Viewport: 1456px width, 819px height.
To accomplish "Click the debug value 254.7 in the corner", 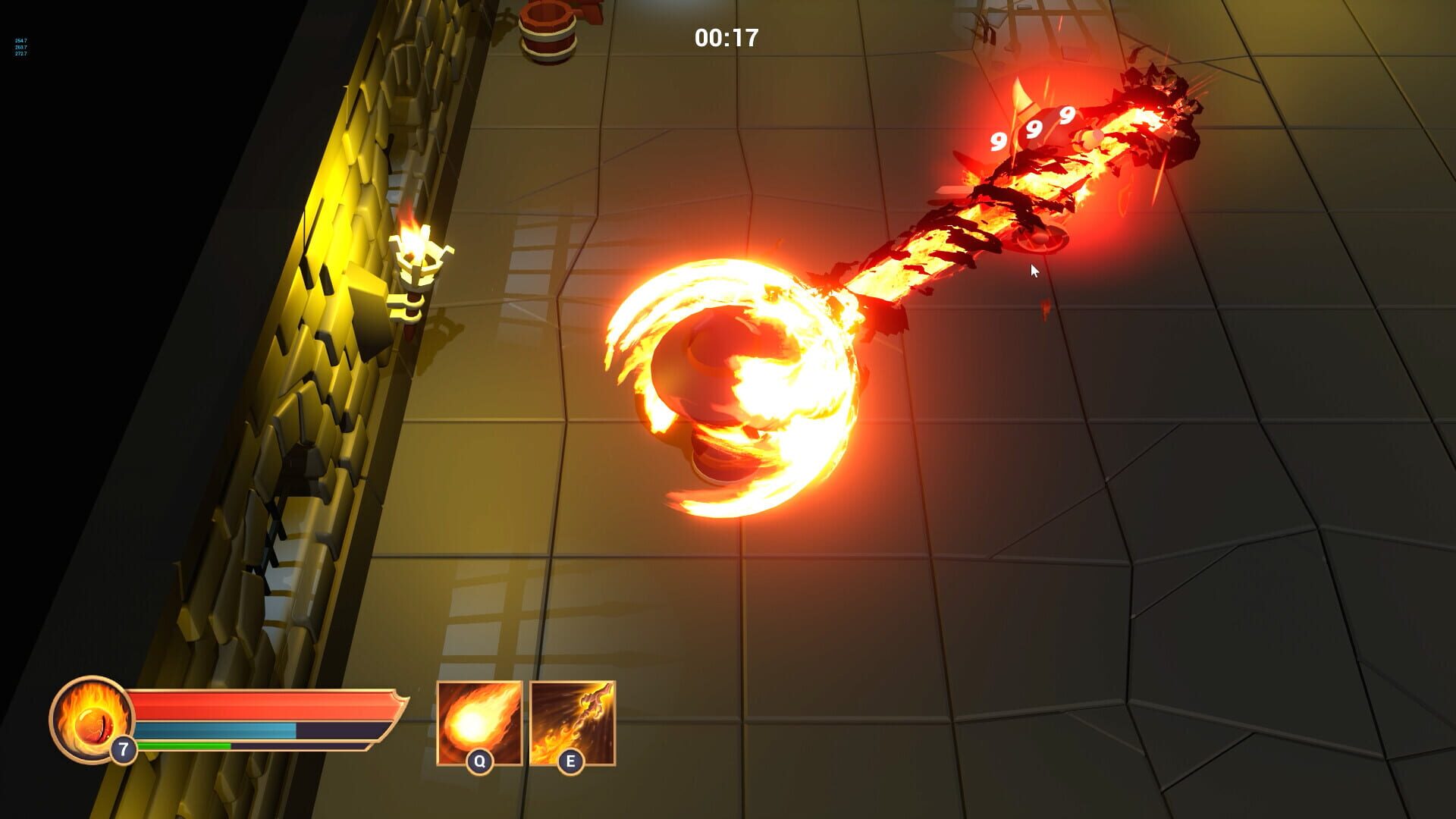I will tap(20, 40).
